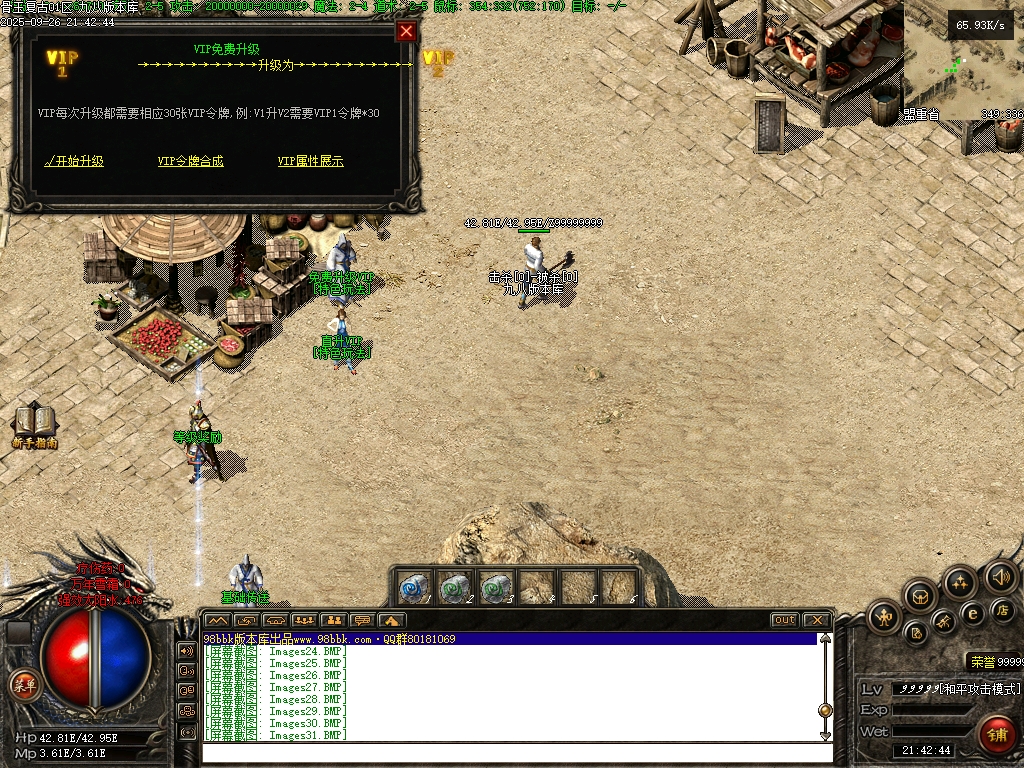Open the 新手指南 beginner guide book
Screen dimensions: 1024x768
[35, 422]
